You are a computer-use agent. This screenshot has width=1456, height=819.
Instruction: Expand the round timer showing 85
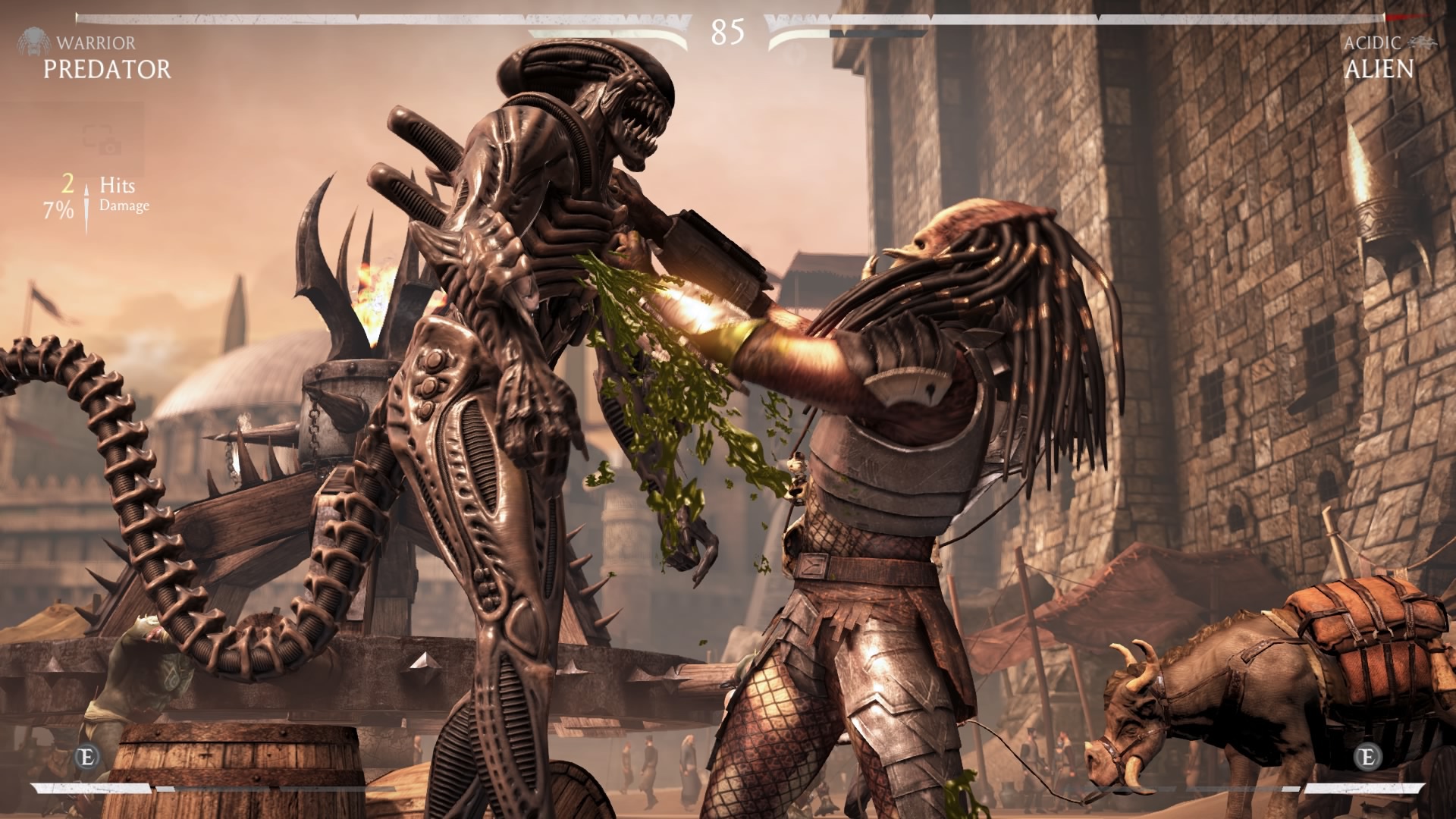pyautogui.click(x=726, y=32)
